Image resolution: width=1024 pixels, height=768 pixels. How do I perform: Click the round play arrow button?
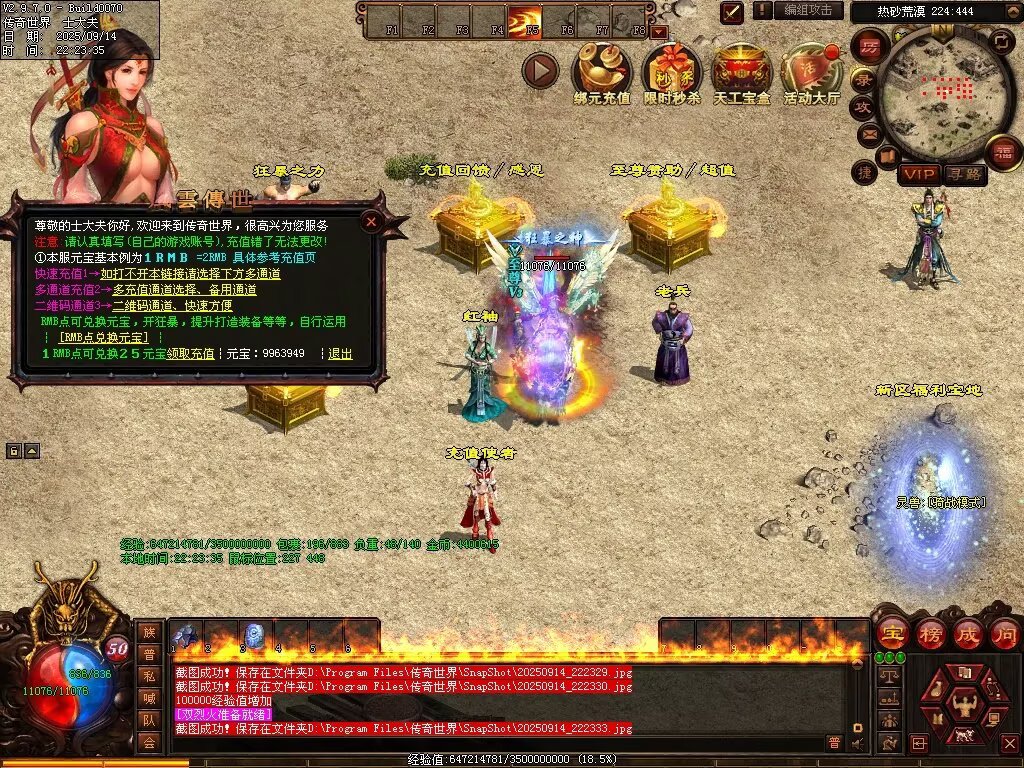540,70
